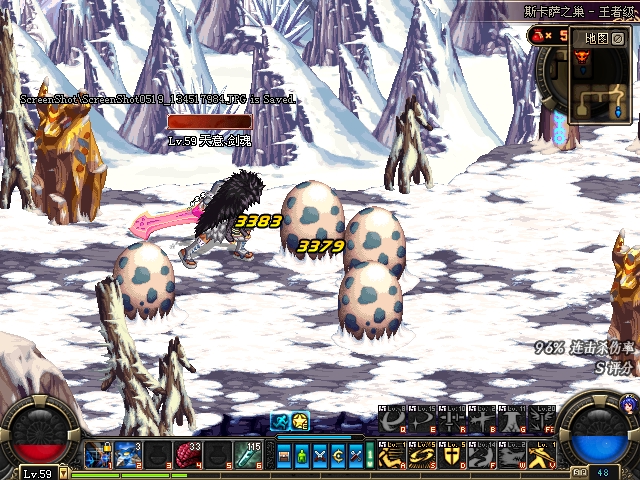Click the gold star buff icon
This screenshot has width=640, height=480.
[x=300, y=421]
